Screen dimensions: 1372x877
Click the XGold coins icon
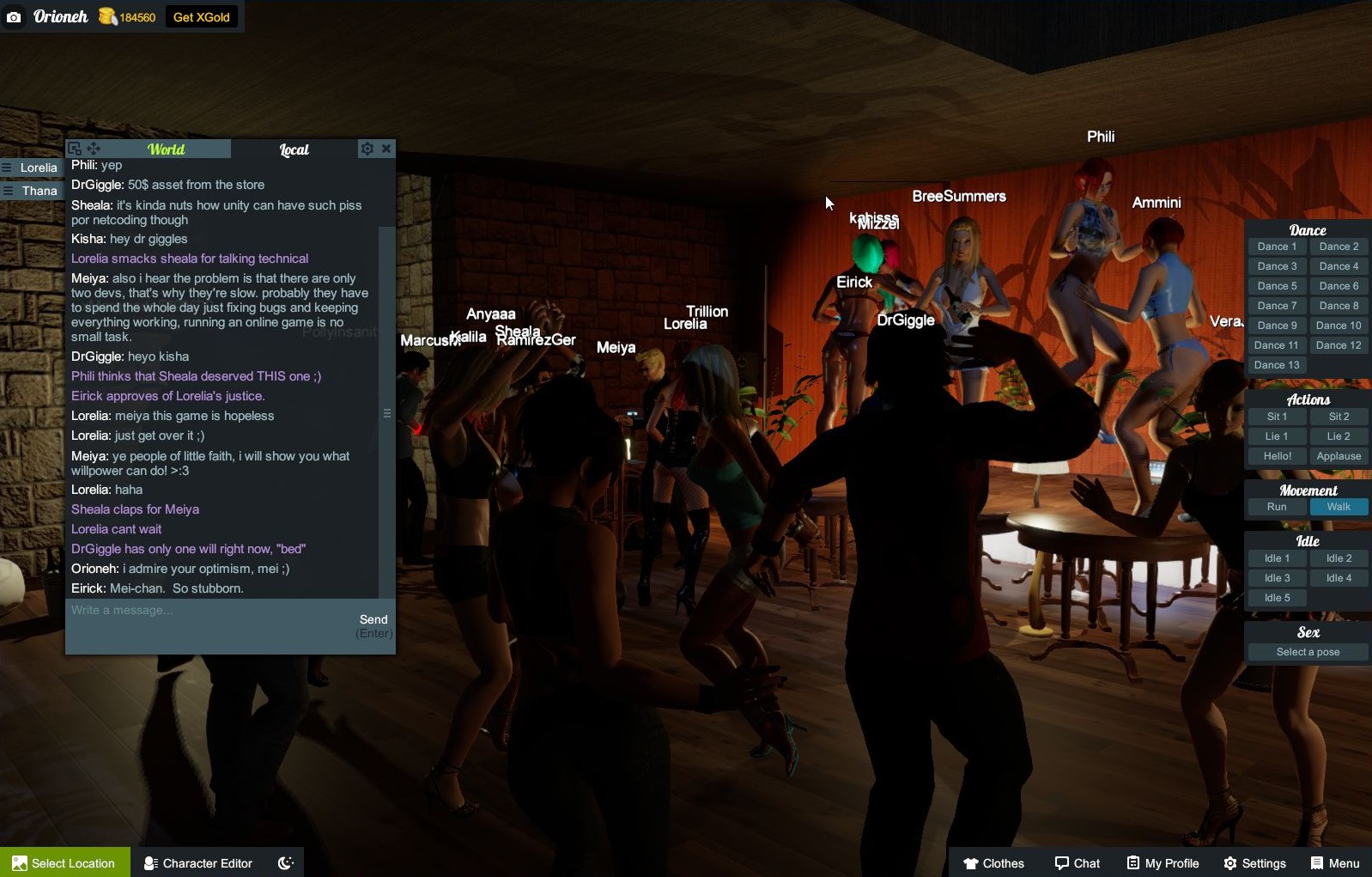106,15
